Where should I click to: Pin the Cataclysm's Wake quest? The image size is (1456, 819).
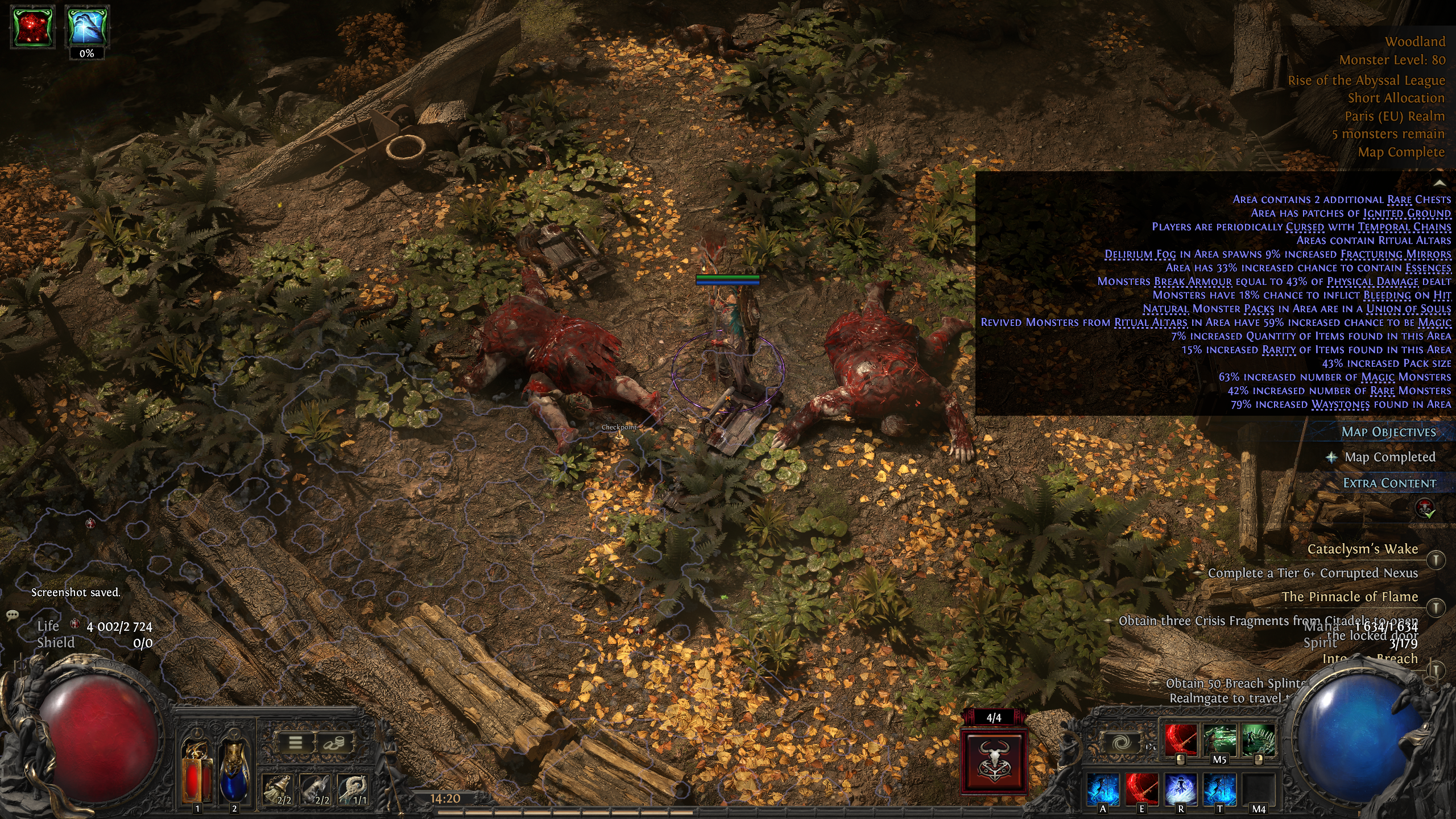1436,560
